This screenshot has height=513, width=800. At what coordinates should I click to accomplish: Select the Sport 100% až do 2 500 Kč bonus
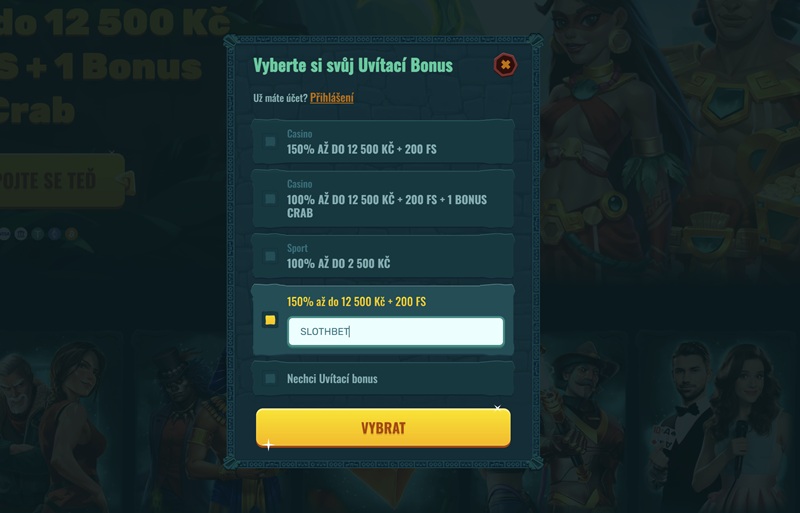tap(270, 256)
